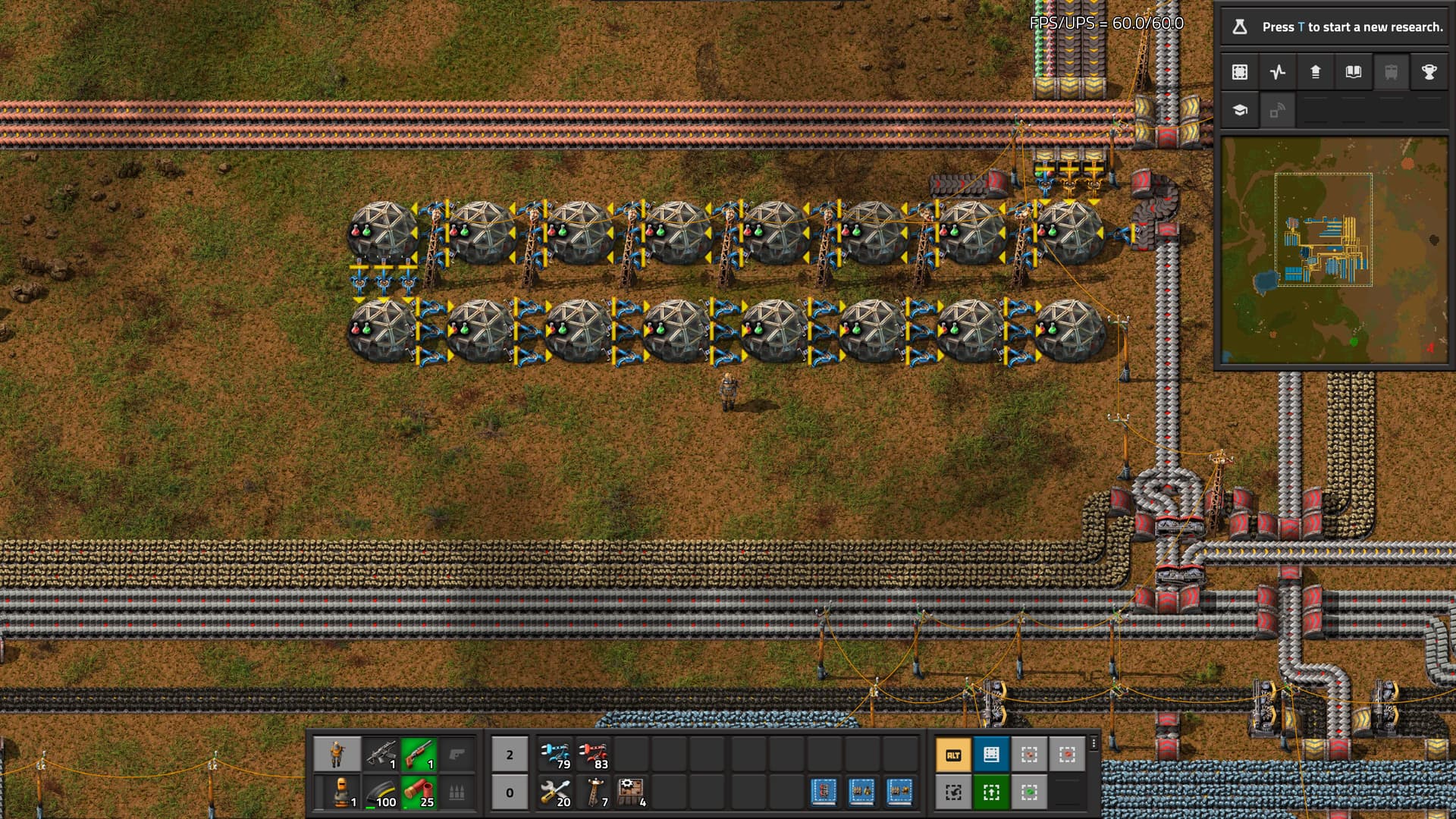The width and height of the screenshot is (1456, 819).
Task: Open the blueprint library dashed-square button
Action: tap(1240, 72)
